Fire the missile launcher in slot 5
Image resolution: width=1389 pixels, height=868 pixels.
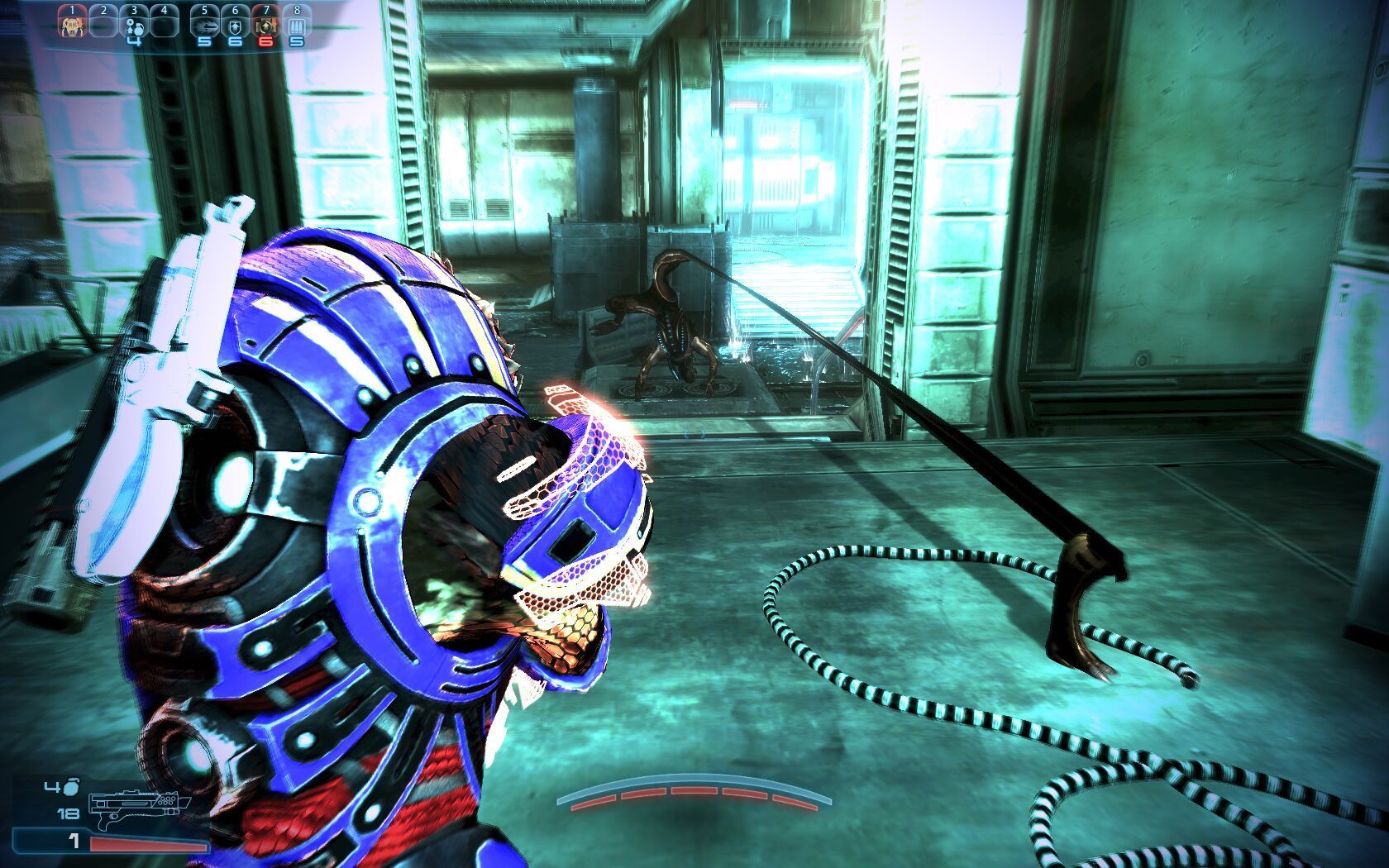(x=204, y=25)
